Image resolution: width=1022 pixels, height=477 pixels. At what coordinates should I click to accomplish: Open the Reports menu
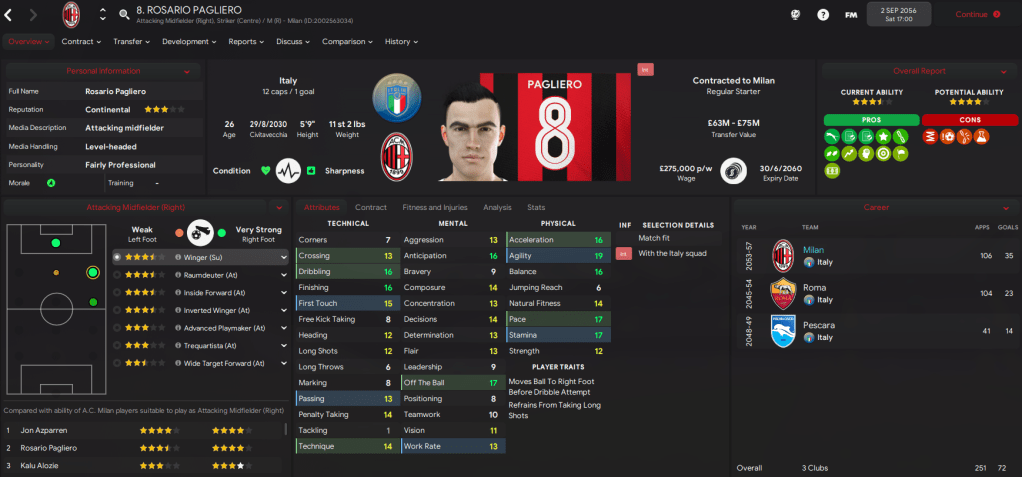[246, 42]
